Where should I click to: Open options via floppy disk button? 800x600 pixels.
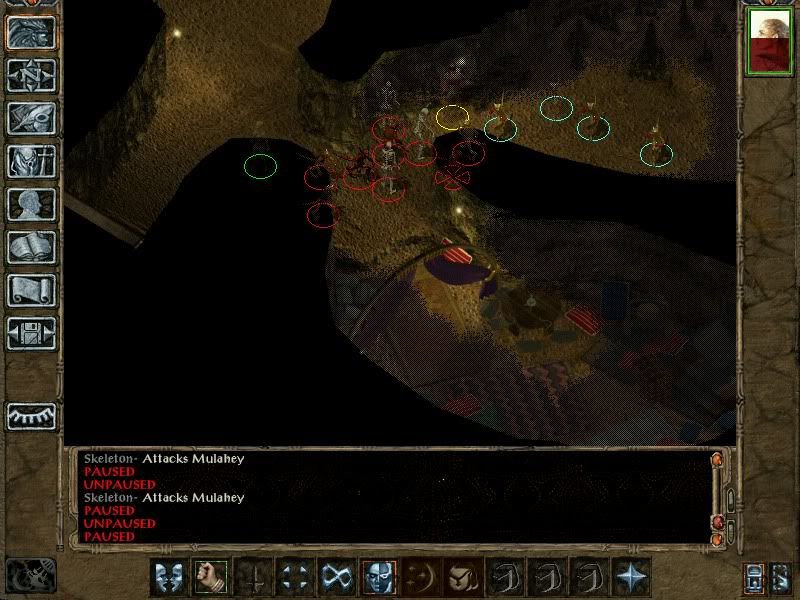coord(31,333)
